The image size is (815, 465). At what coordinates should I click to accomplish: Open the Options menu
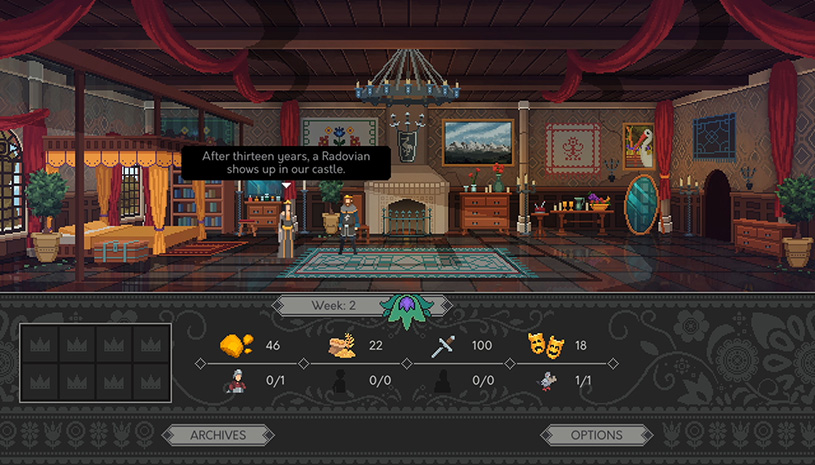point(597,434)
